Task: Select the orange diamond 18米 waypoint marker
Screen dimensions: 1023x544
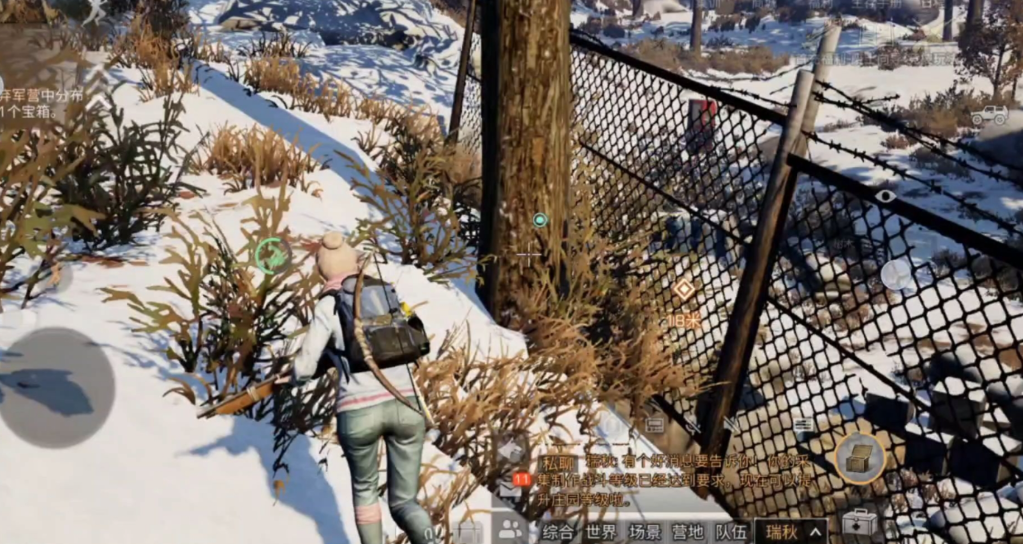Action: click(x=684, y=290)
